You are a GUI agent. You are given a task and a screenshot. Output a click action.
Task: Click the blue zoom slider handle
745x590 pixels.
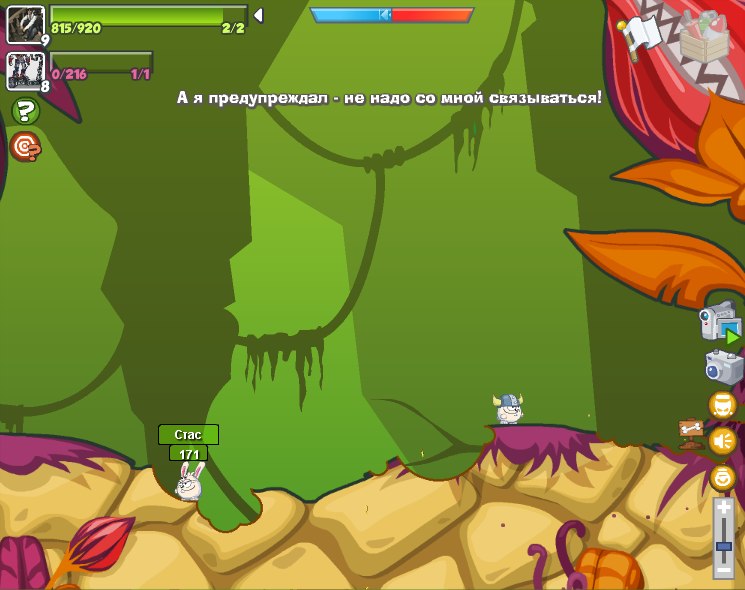[723, 547]
